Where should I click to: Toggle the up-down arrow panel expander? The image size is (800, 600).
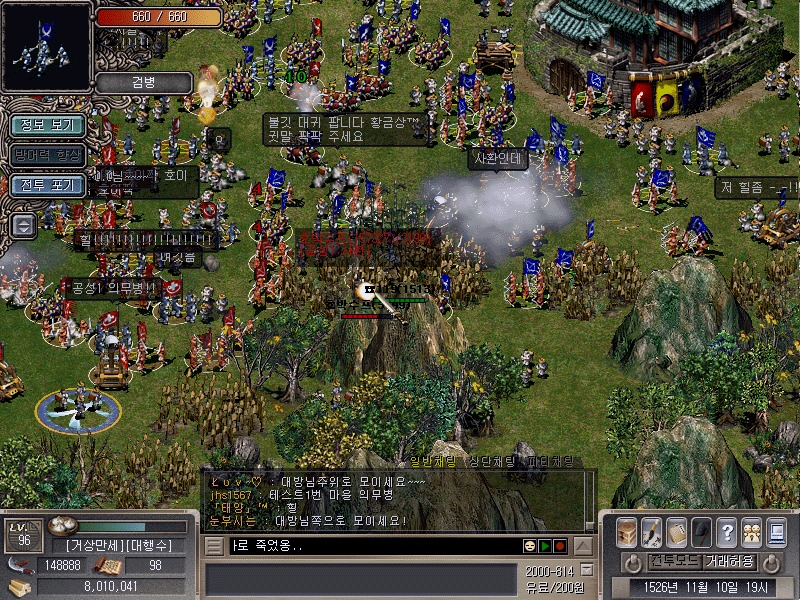tap(23, 224)
